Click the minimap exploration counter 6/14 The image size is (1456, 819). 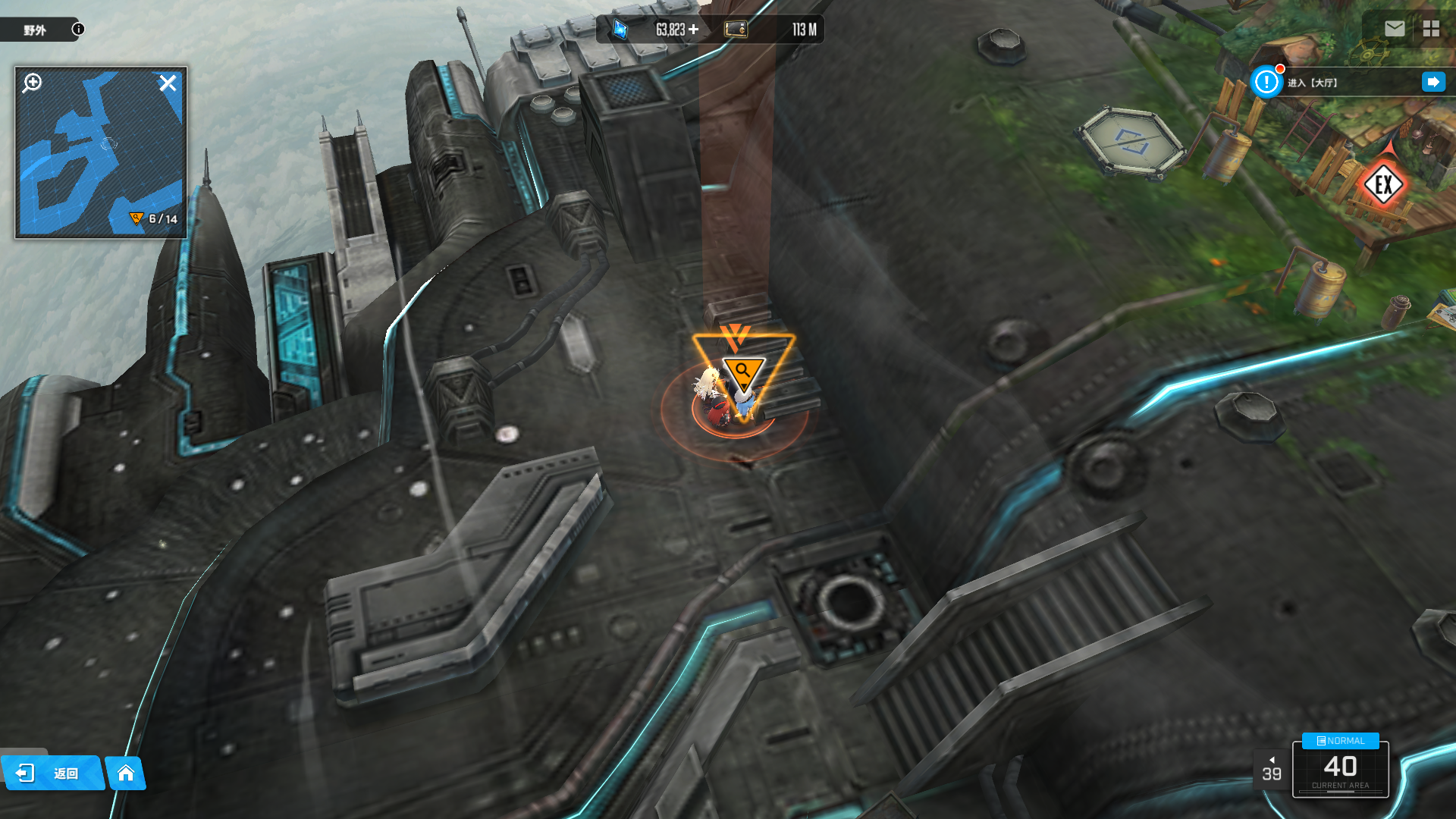pyautogui.click(x=155, y=219)
